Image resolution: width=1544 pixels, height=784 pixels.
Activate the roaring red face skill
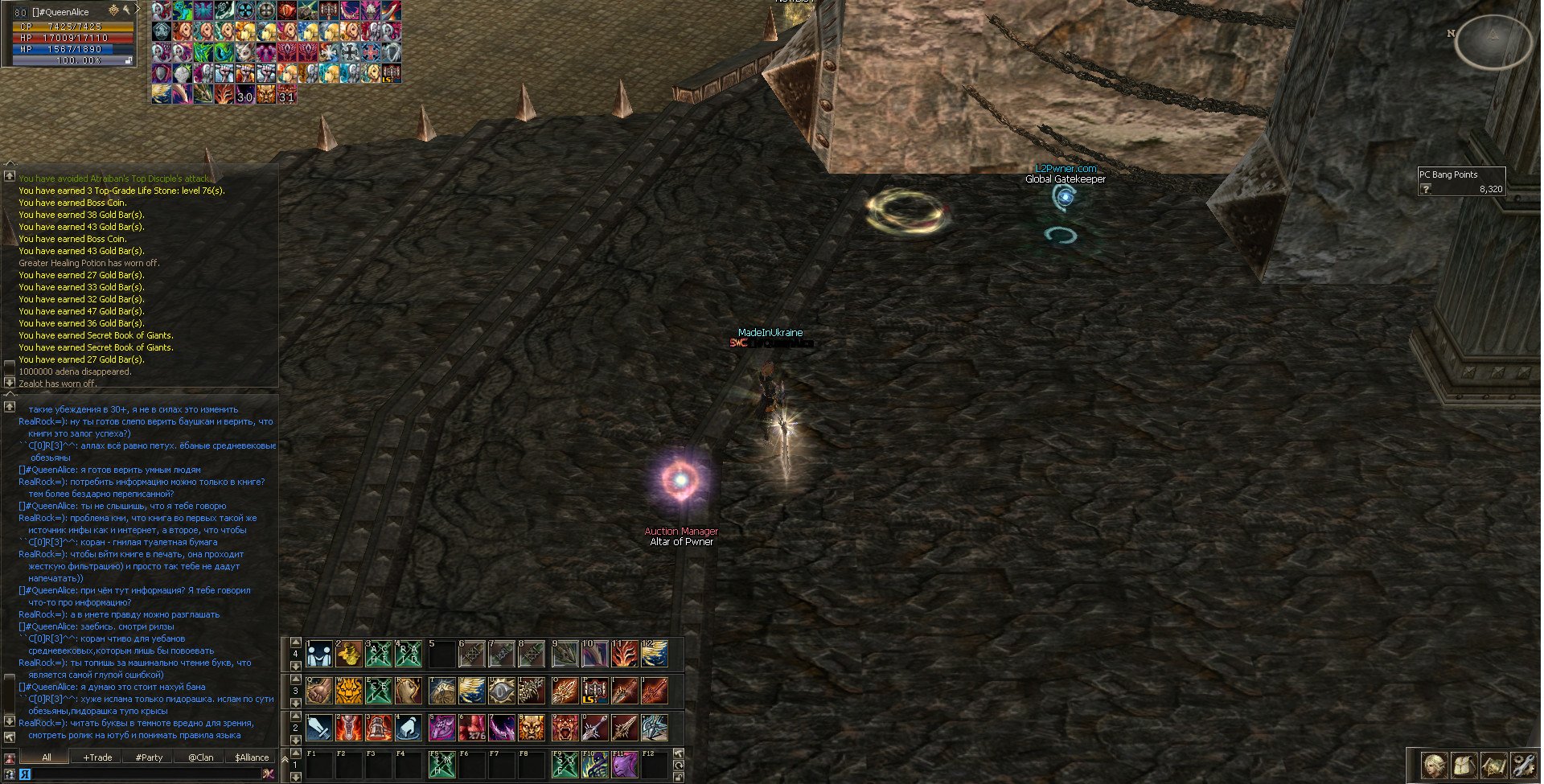[x=564, y=728]
